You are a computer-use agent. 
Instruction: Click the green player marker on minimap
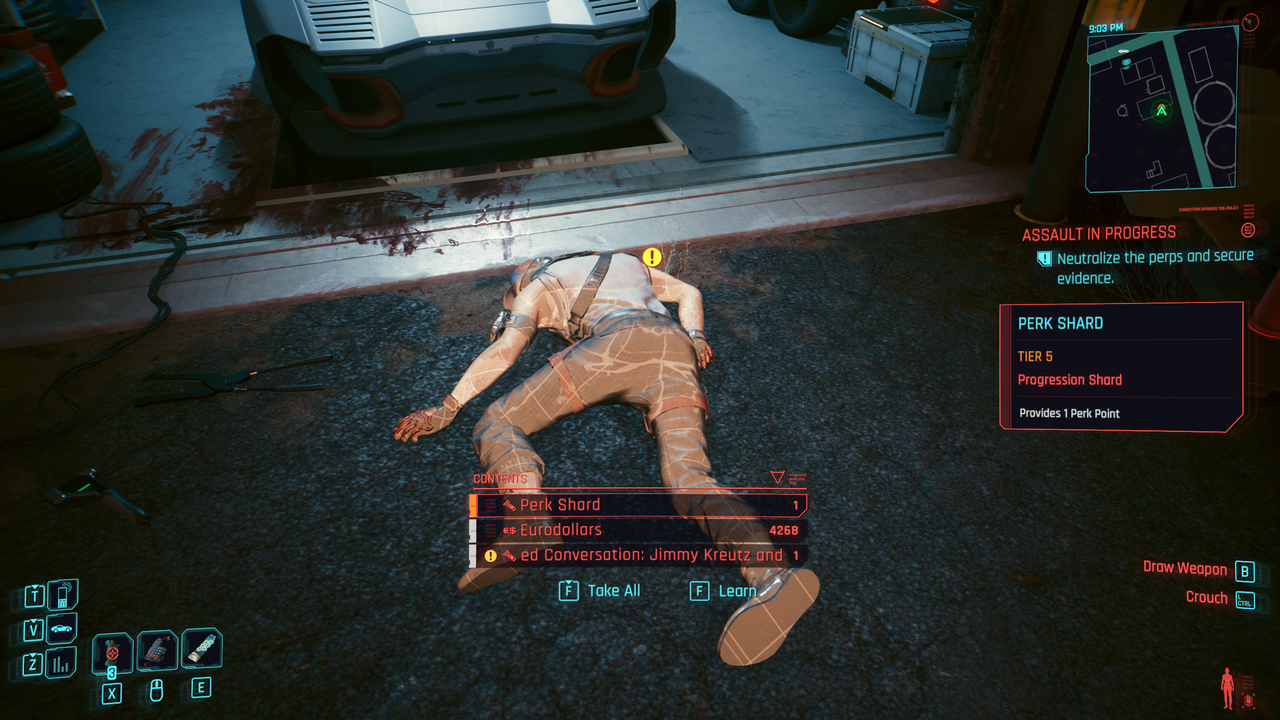coord(1161,111)
